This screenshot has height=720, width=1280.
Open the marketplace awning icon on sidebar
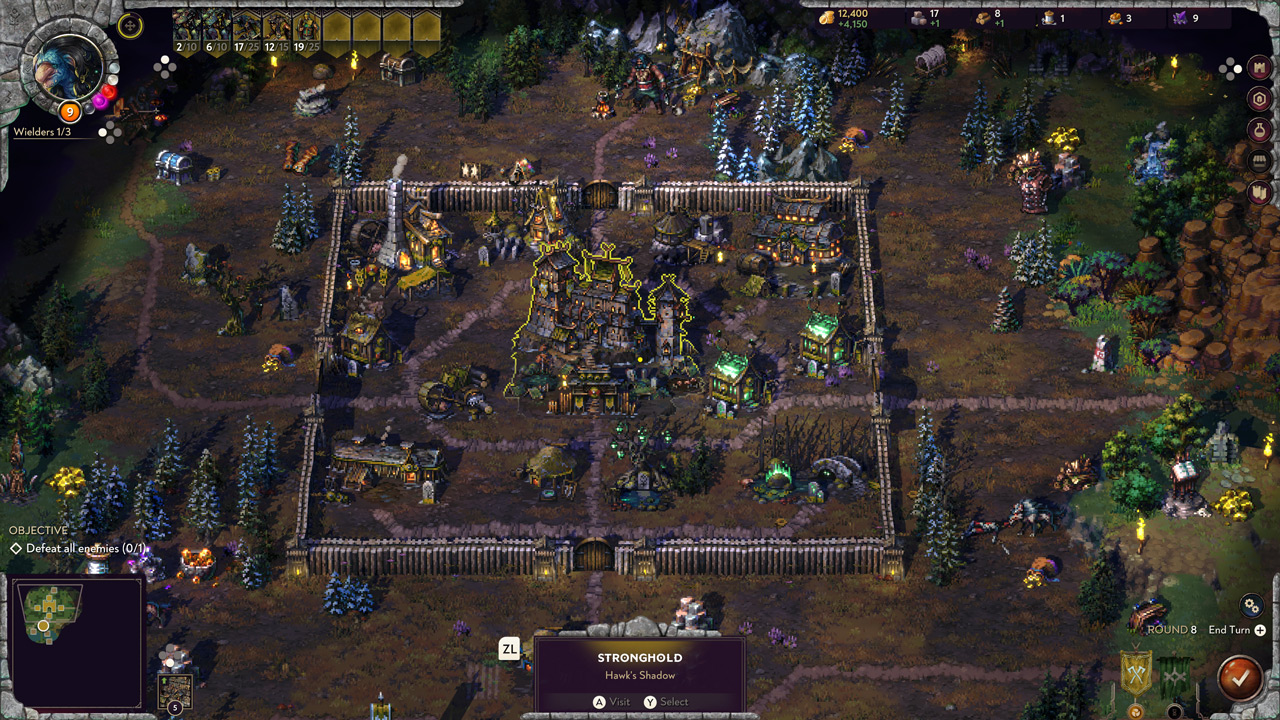[1258, 160]
